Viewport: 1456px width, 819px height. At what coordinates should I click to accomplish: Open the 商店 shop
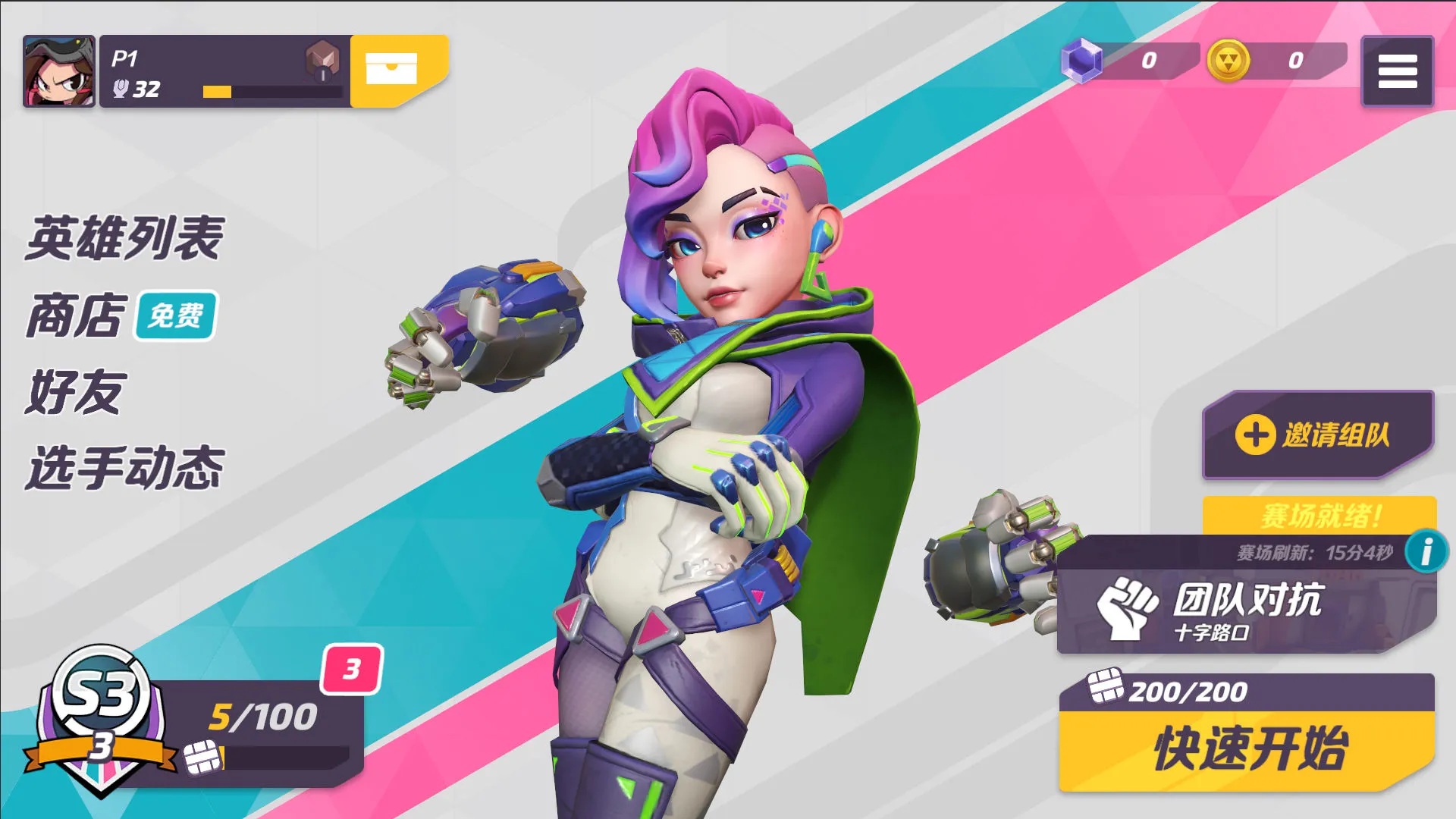(x=76, y=315)
